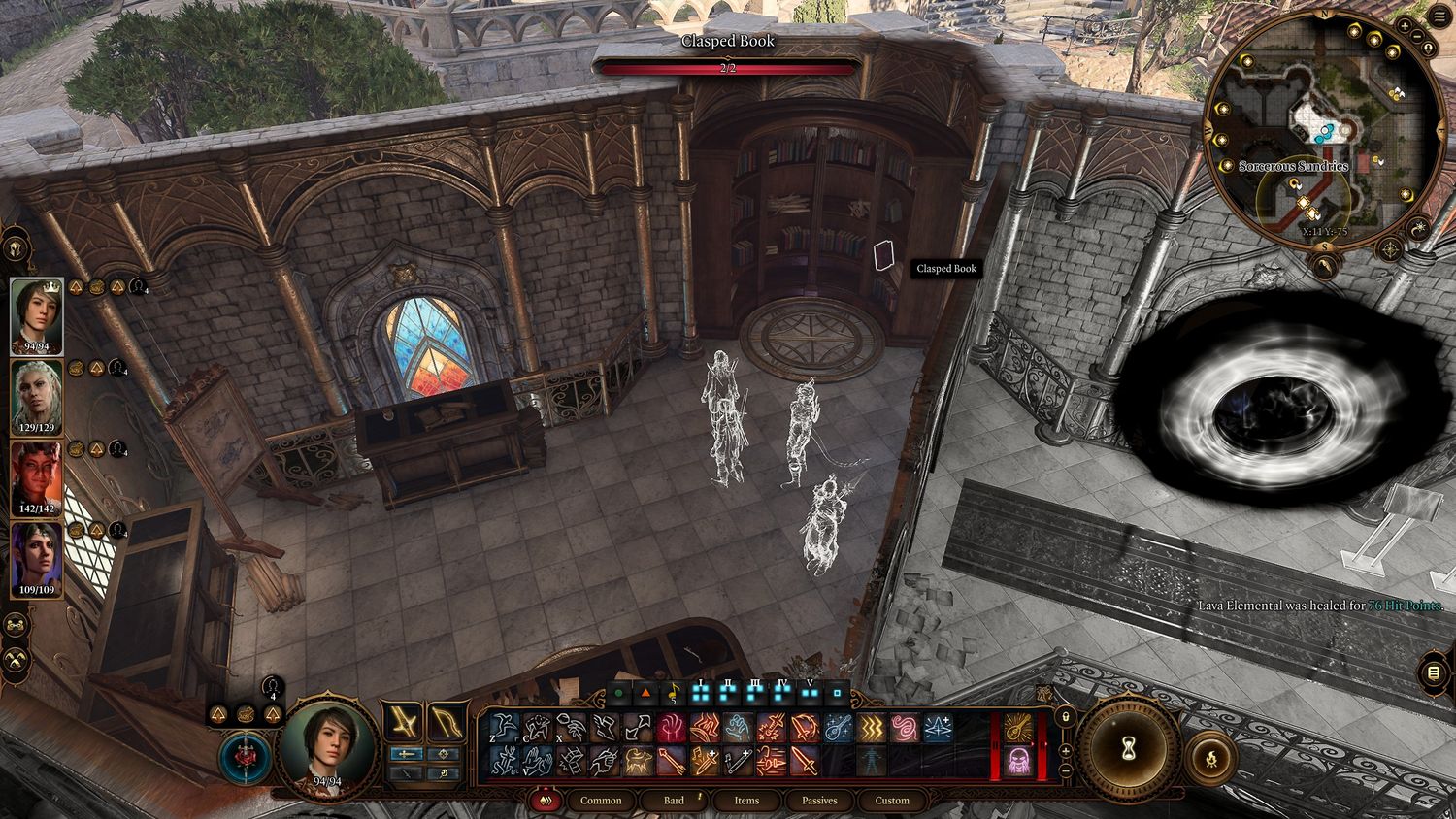This screenshot has width=1456, height=819.
Task: Select the Passives hotbar tab
Action: coord(819,801)
